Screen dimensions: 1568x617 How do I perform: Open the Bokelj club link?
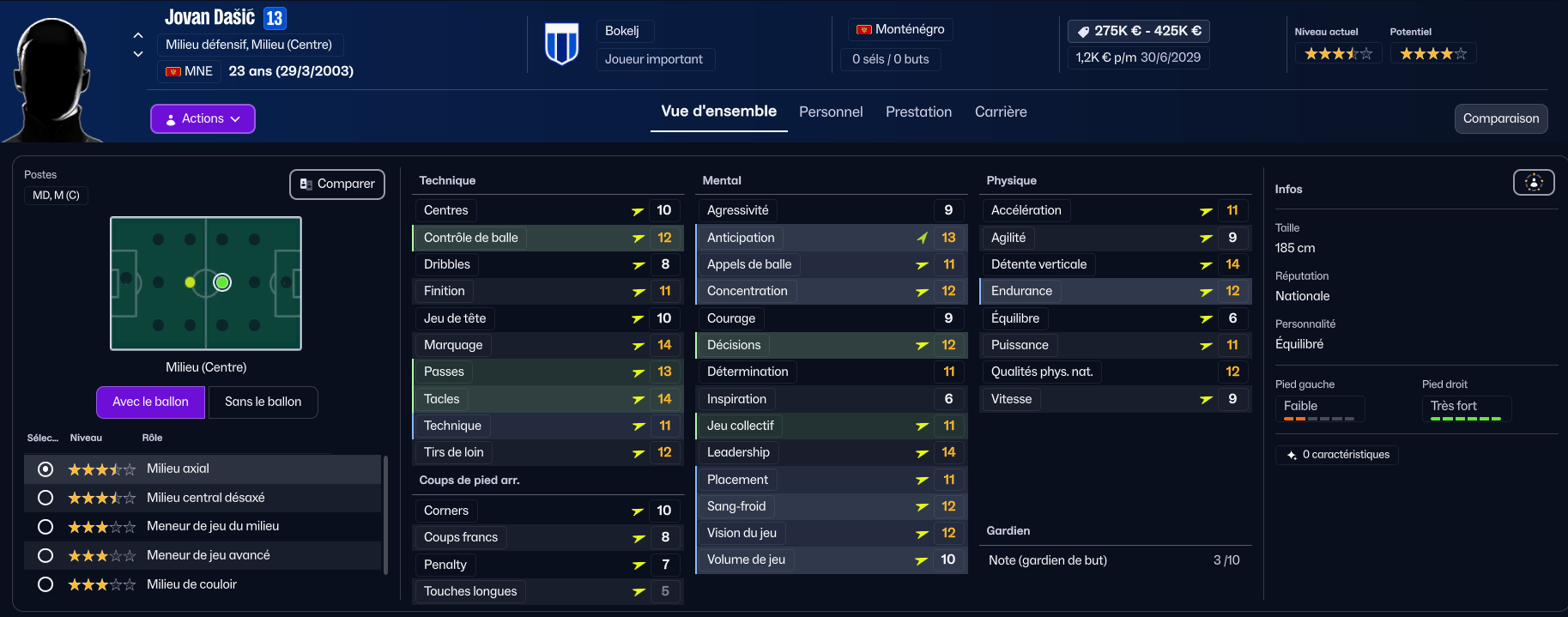622,31
